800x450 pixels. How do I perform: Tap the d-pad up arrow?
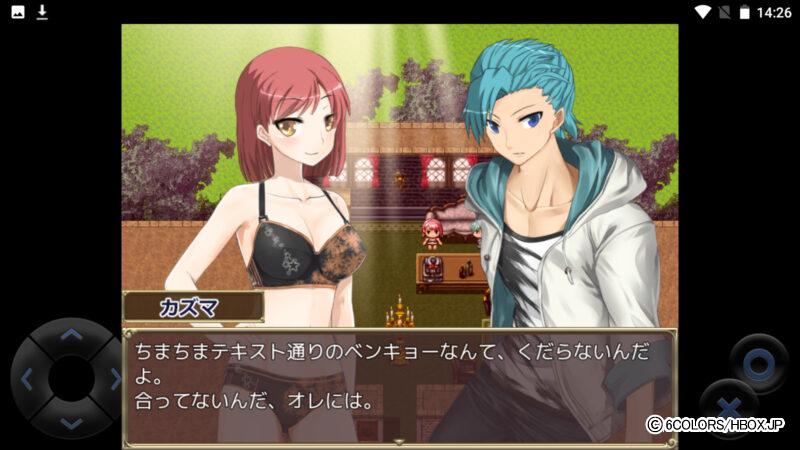[70, 335]
